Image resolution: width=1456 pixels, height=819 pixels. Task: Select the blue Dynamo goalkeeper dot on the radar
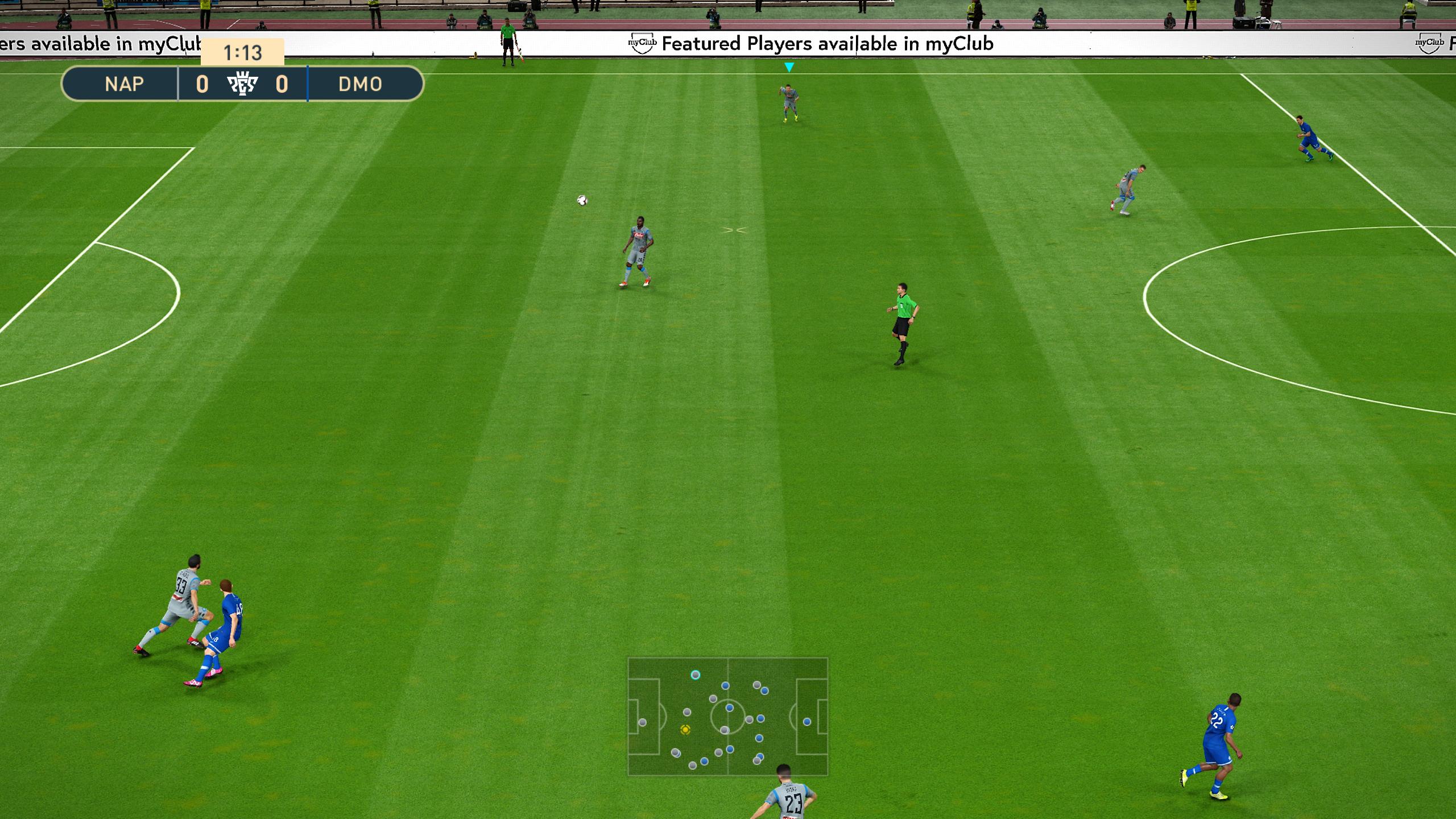[x=807, y=723]
